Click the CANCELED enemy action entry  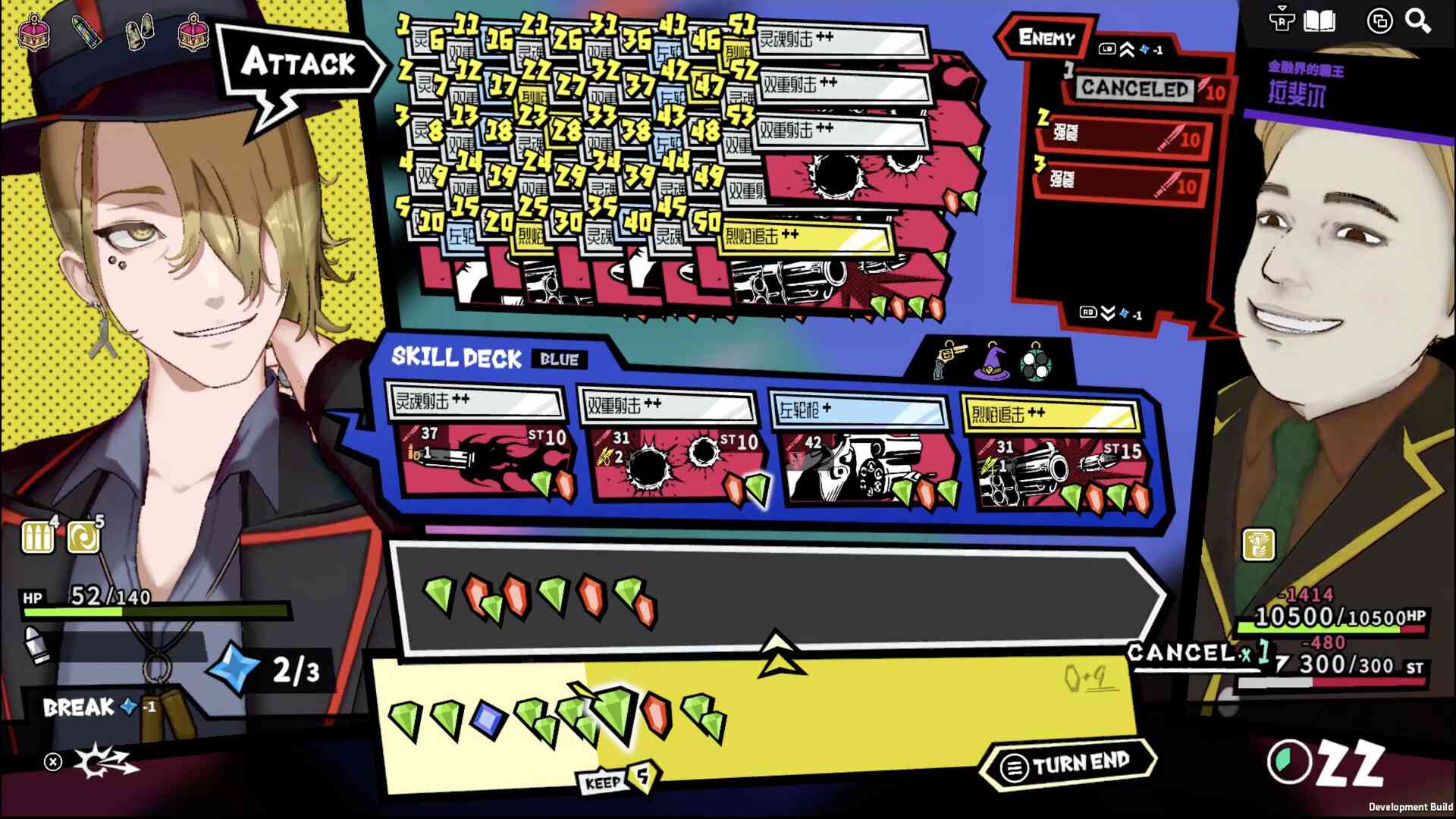(1135, 89)
